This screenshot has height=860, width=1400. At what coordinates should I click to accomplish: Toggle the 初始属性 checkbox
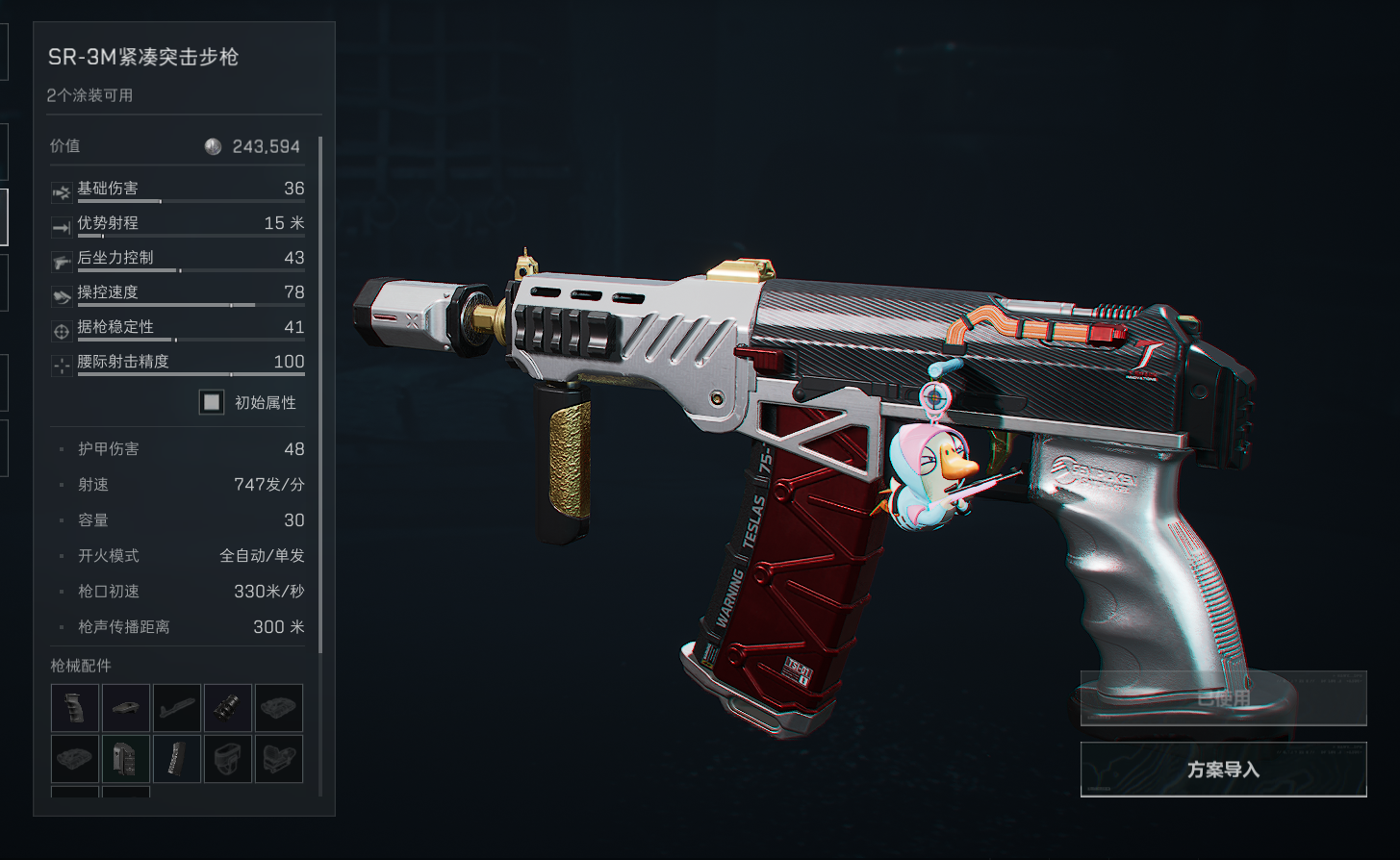pos(212,402)
